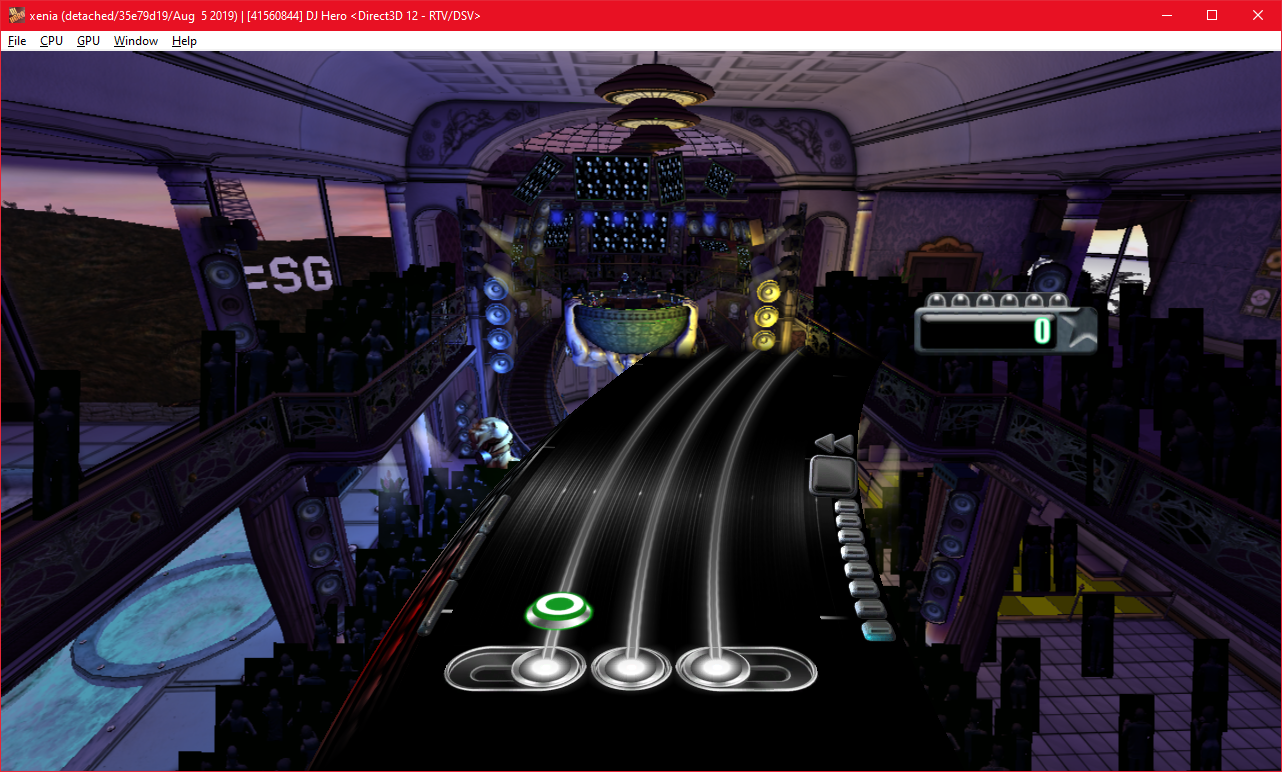Open the Help menu

pyautogui.click(x=184, y=41)
